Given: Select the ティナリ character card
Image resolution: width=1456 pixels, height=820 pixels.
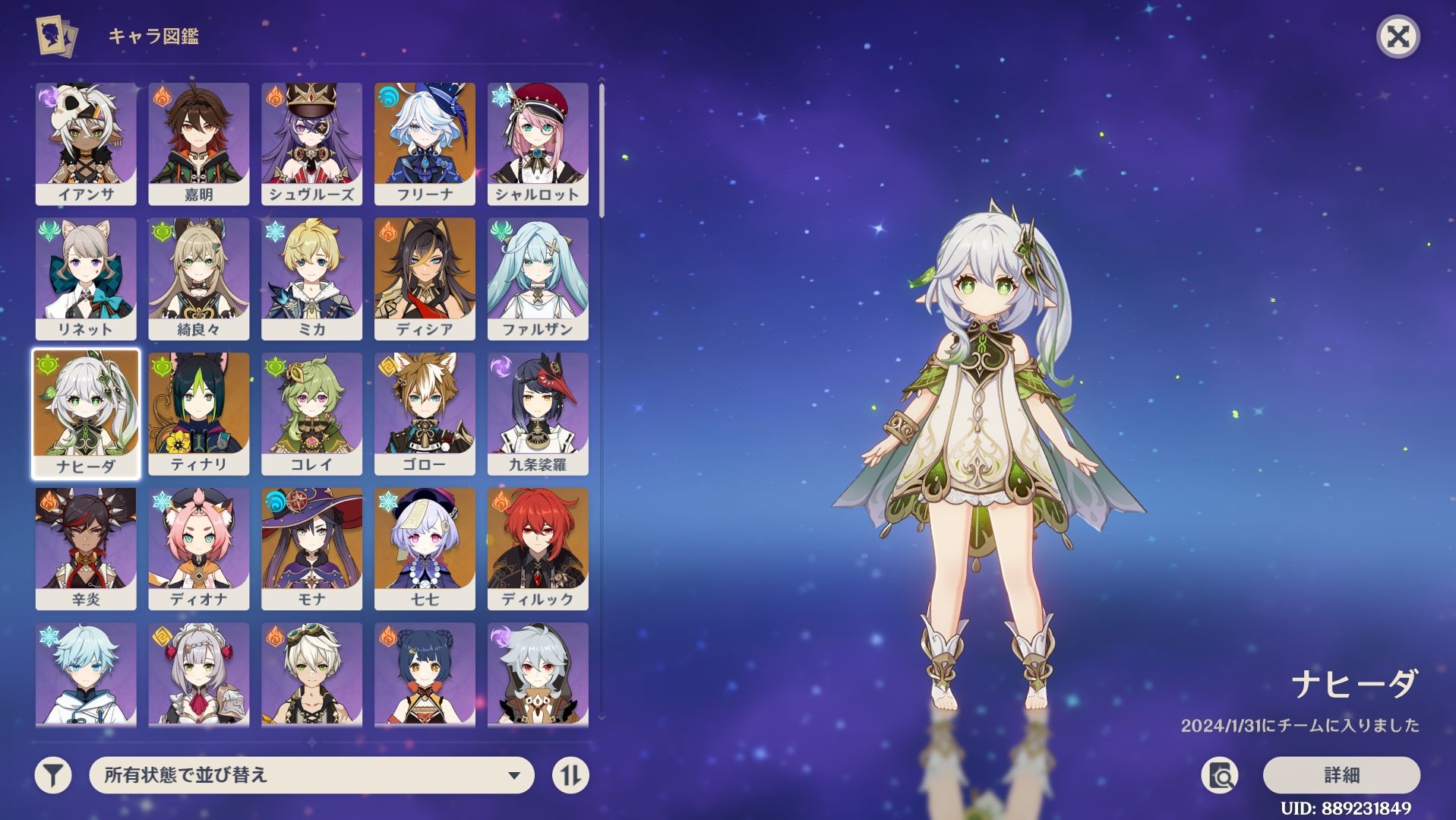Looking at the screenshot, I should click(x=199, y=413).
